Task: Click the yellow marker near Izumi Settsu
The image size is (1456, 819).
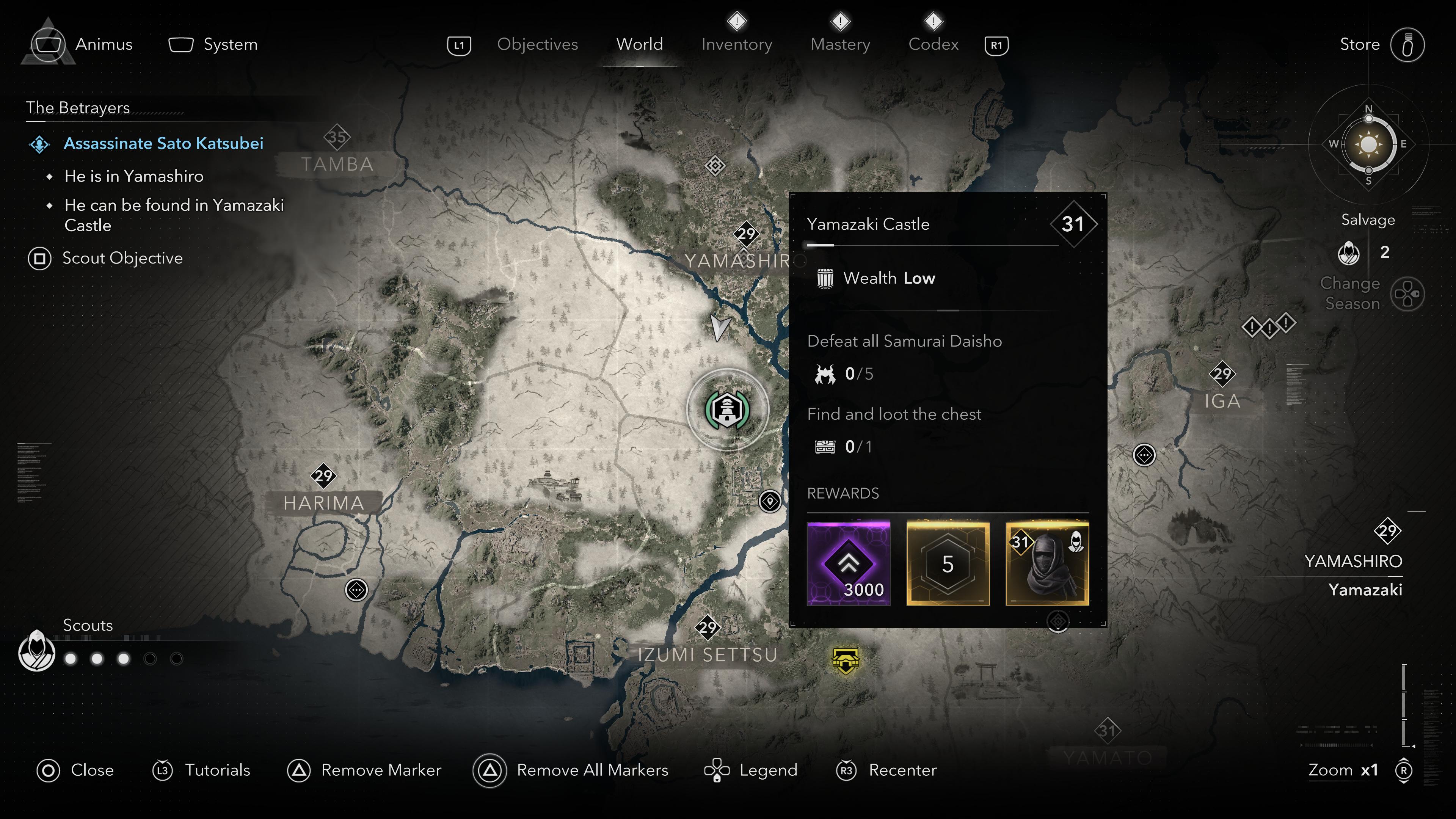Action: click(846, 660)
